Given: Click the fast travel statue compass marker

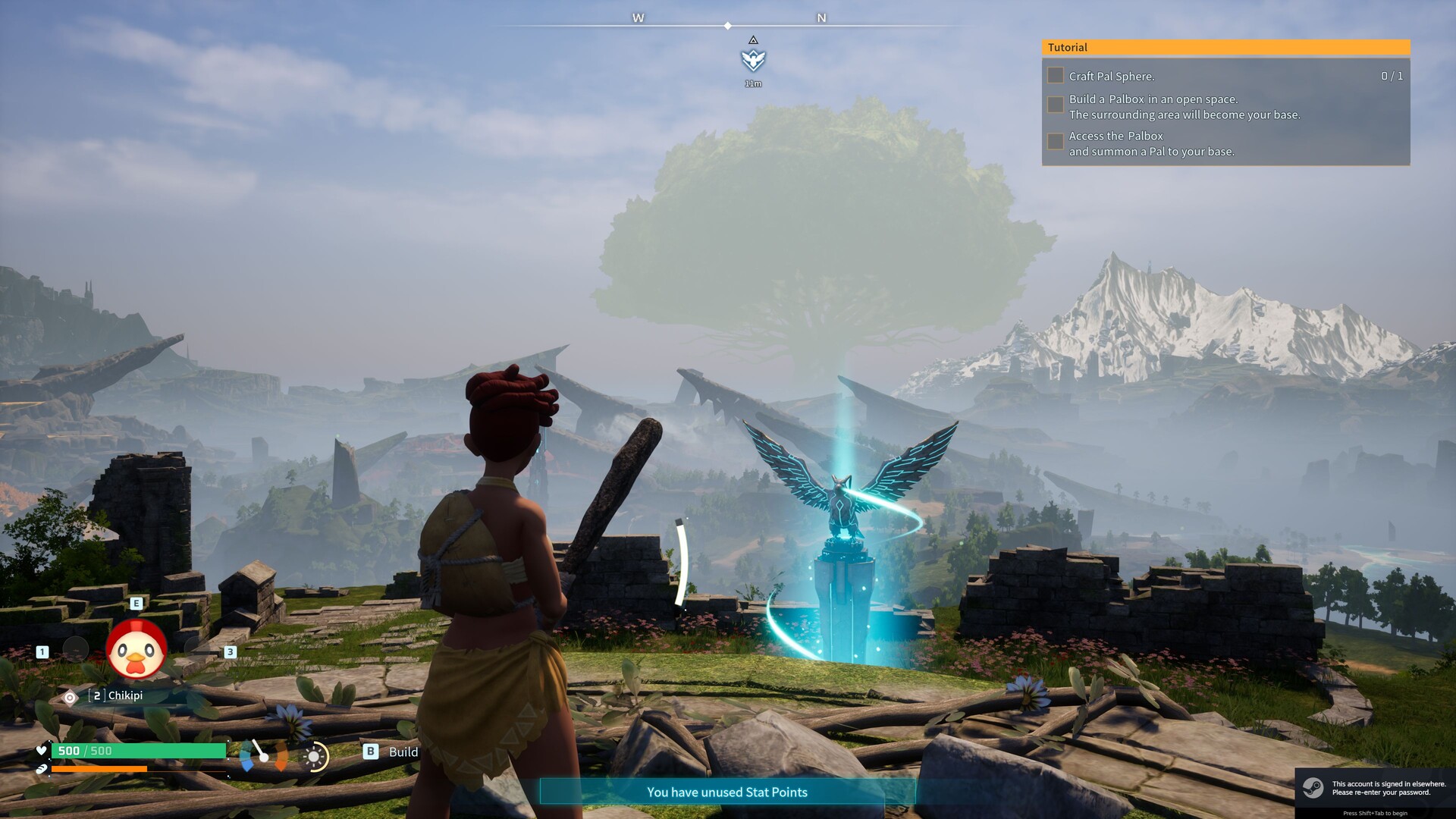Looking at the screenshot, I should pos(753,59).
